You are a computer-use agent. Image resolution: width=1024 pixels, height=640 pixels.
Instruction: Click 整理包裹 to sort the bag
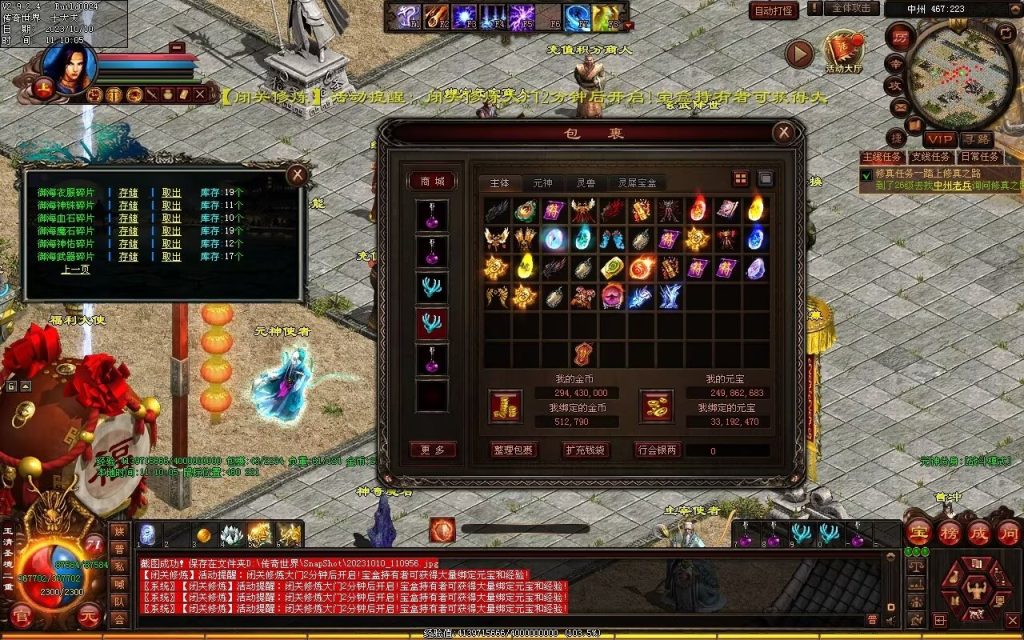514,450
